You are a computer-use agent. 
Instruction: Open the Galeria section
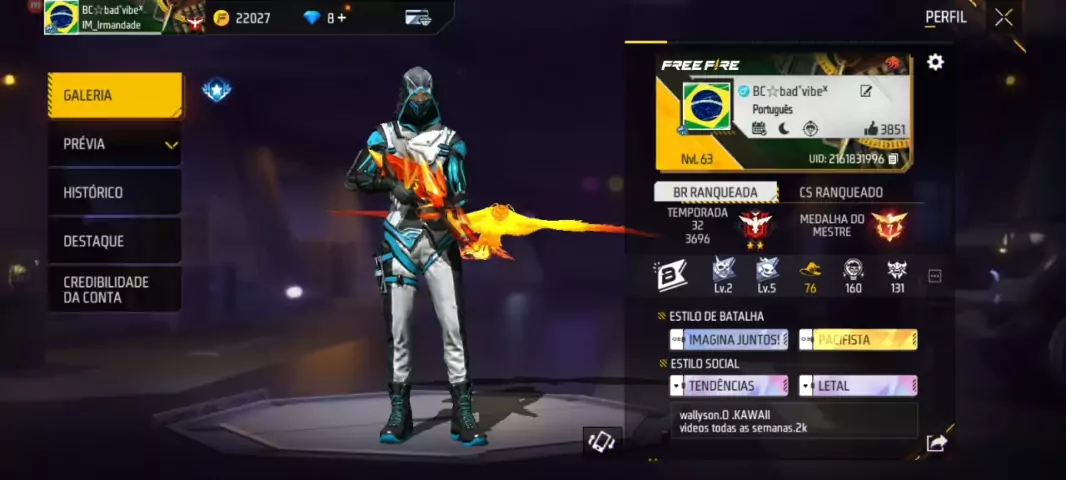coord(115,96)
